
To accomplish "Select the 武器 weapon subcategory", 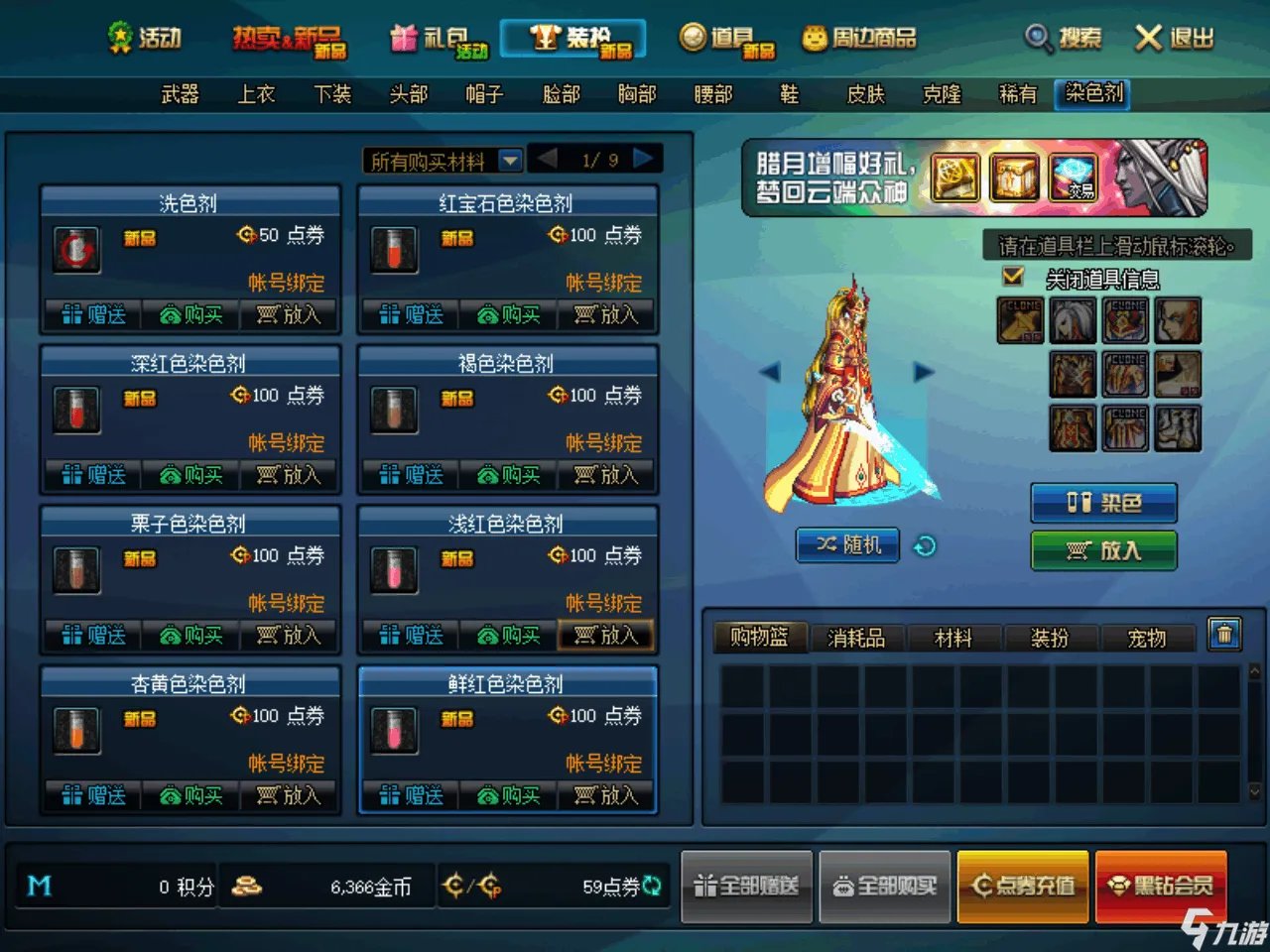I will pos(180,94).
